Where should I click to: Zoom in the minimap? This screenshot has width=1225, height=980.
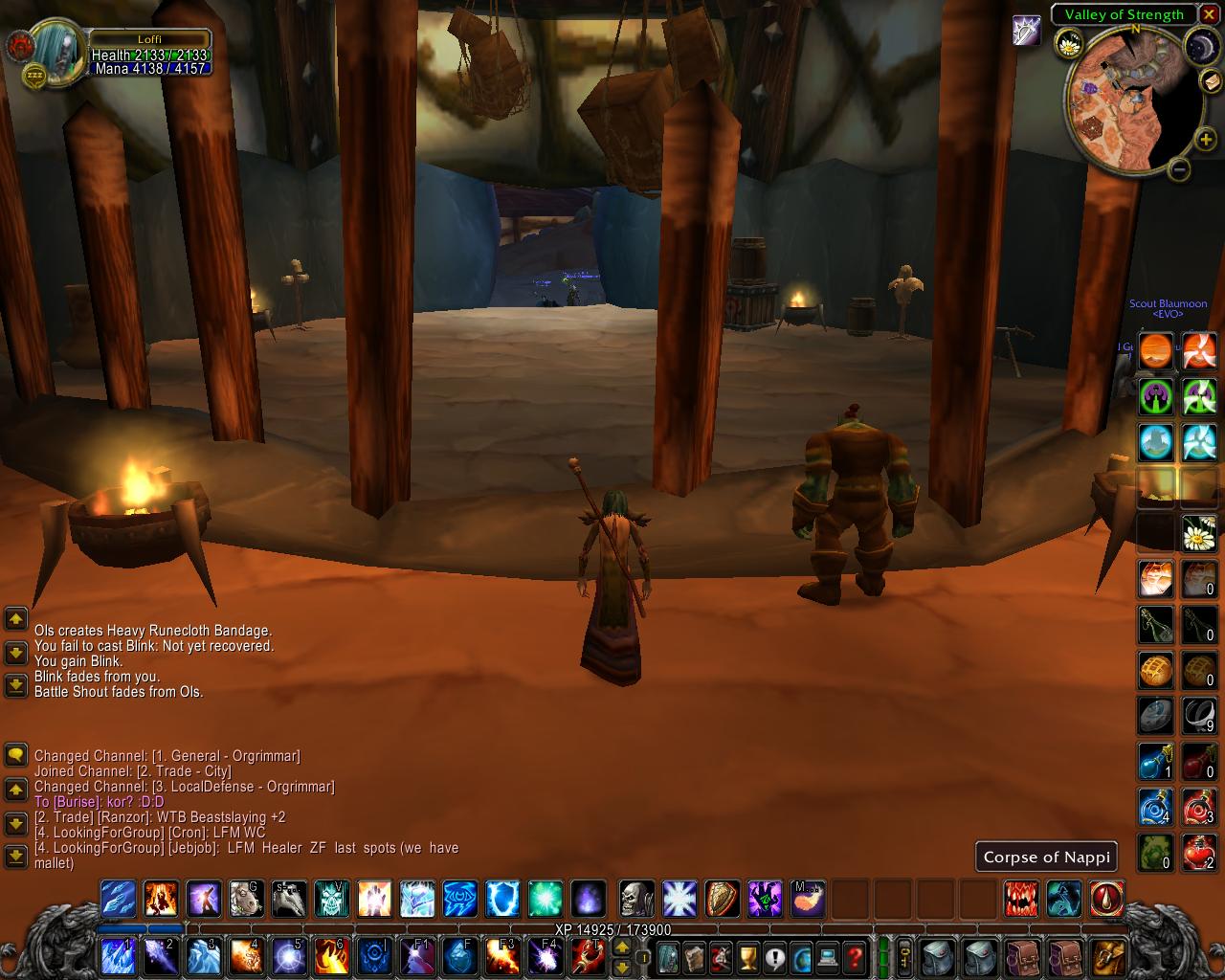coord(1205,140)
